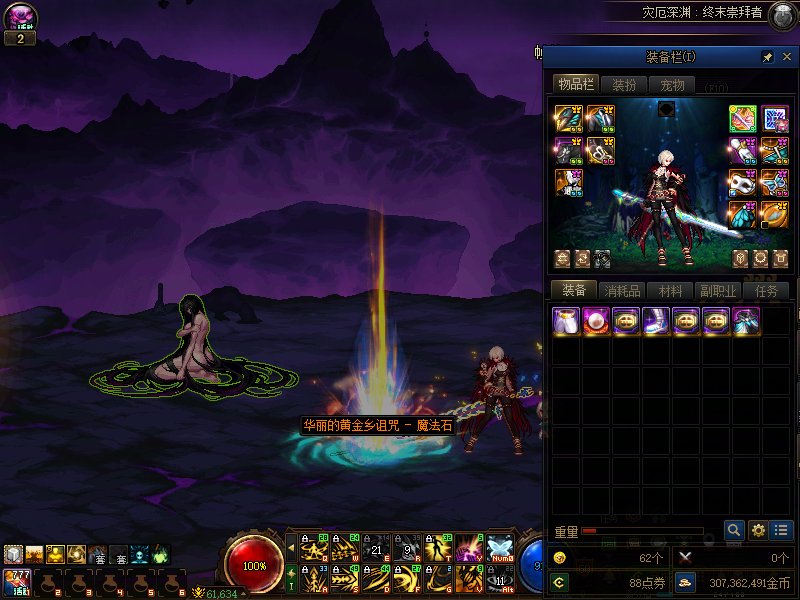Screen dimensions: 800x600
Task: Open inventory settings with the gear button
Action: point(758,530)
